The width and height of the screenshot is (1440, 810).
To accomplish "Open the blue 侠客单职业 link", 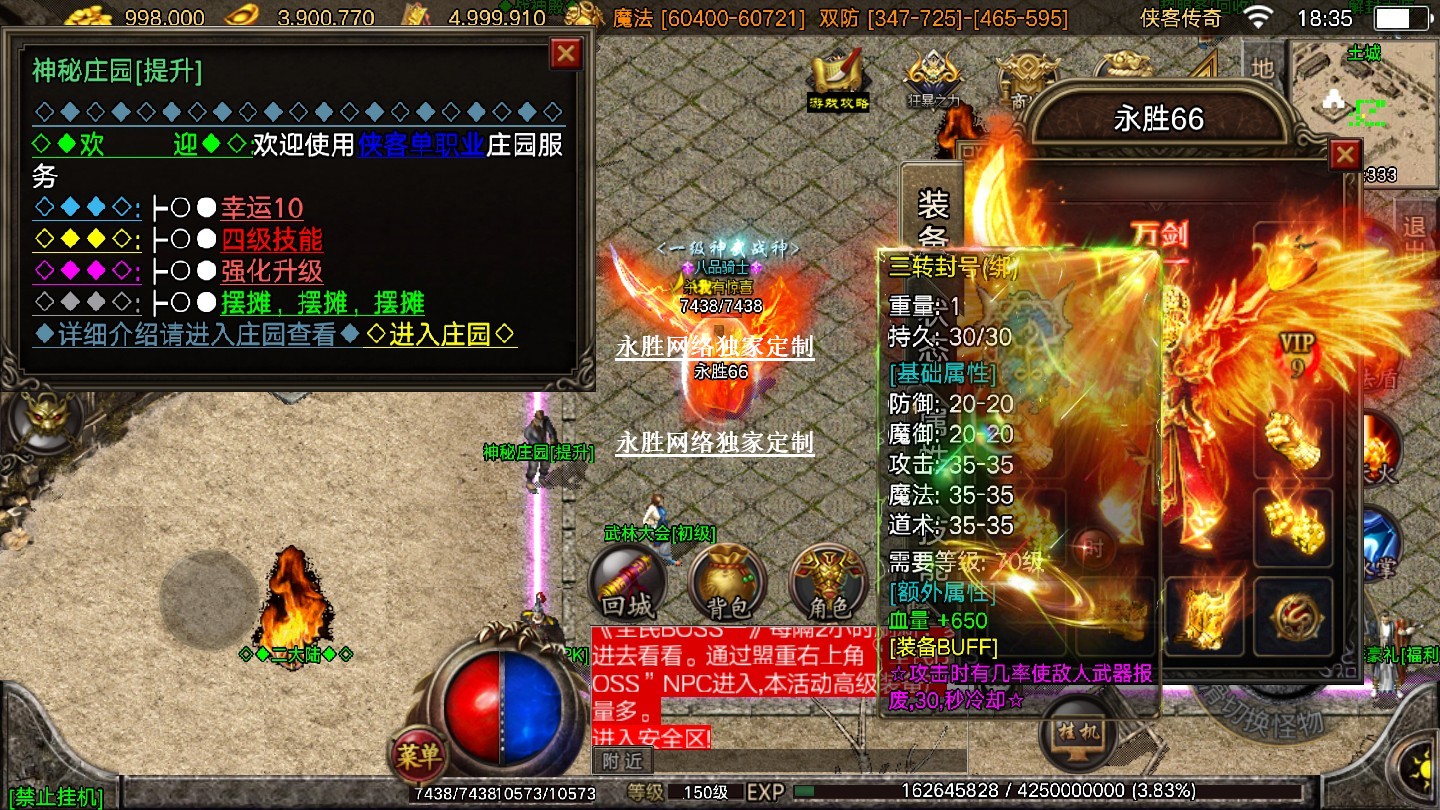I will click(422, 145).
